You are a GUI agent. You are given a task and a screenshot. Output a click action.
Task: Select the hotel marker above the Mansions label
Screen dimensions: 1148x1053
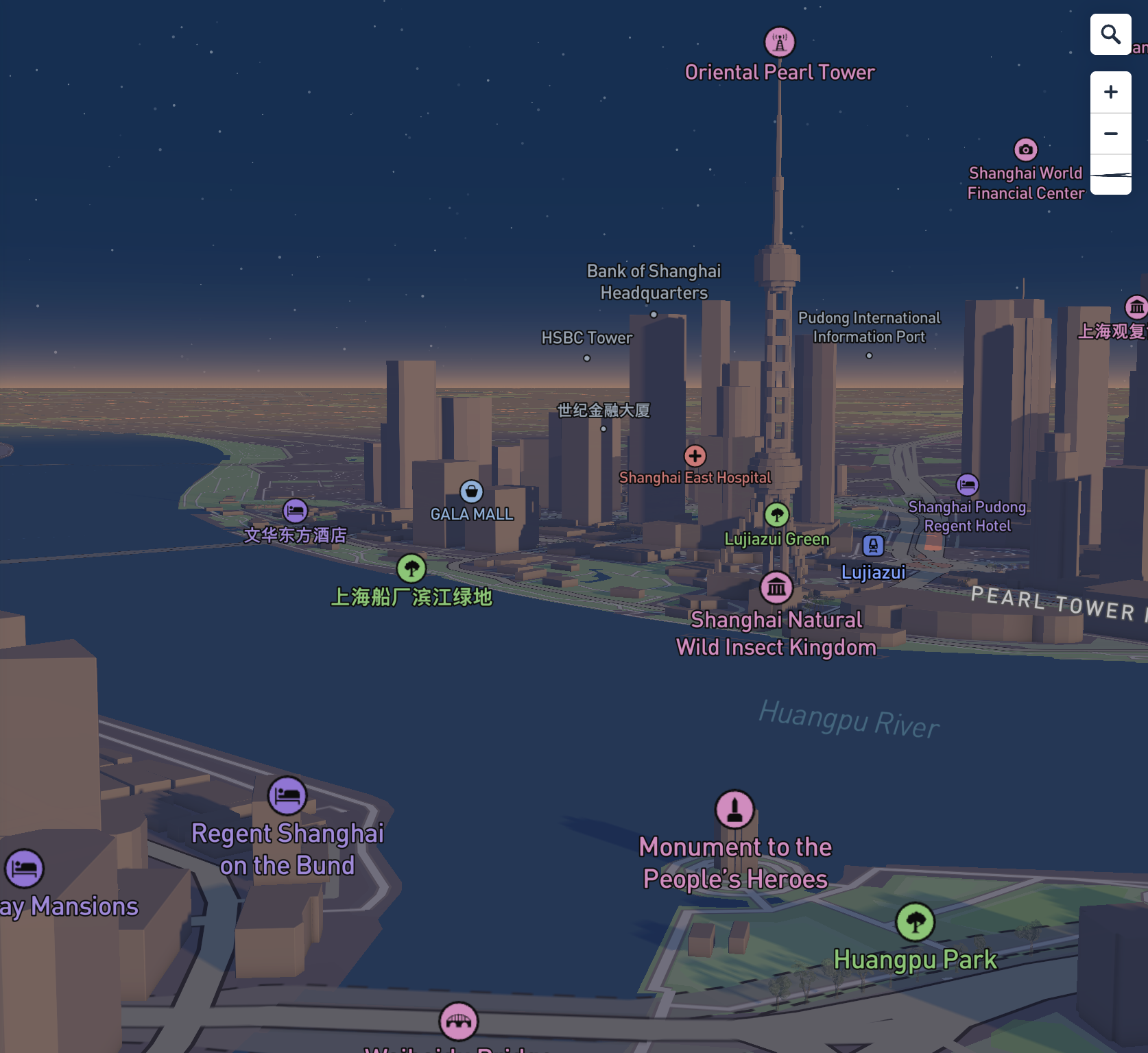click(25, 869)
